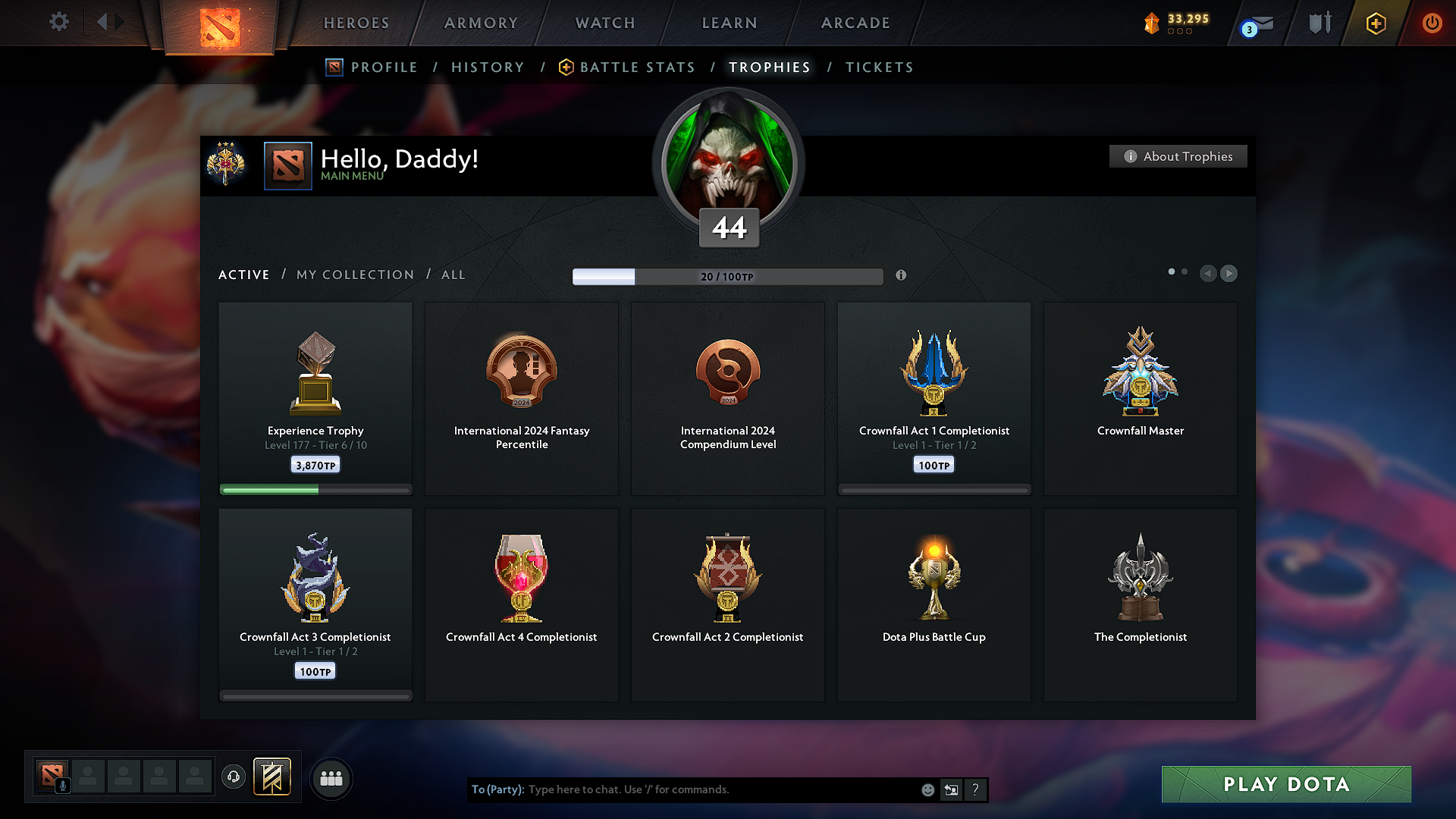
Task: Open the Dota Plus gold plus icon
Action: pyautogui.click(x=1375, y=23)
